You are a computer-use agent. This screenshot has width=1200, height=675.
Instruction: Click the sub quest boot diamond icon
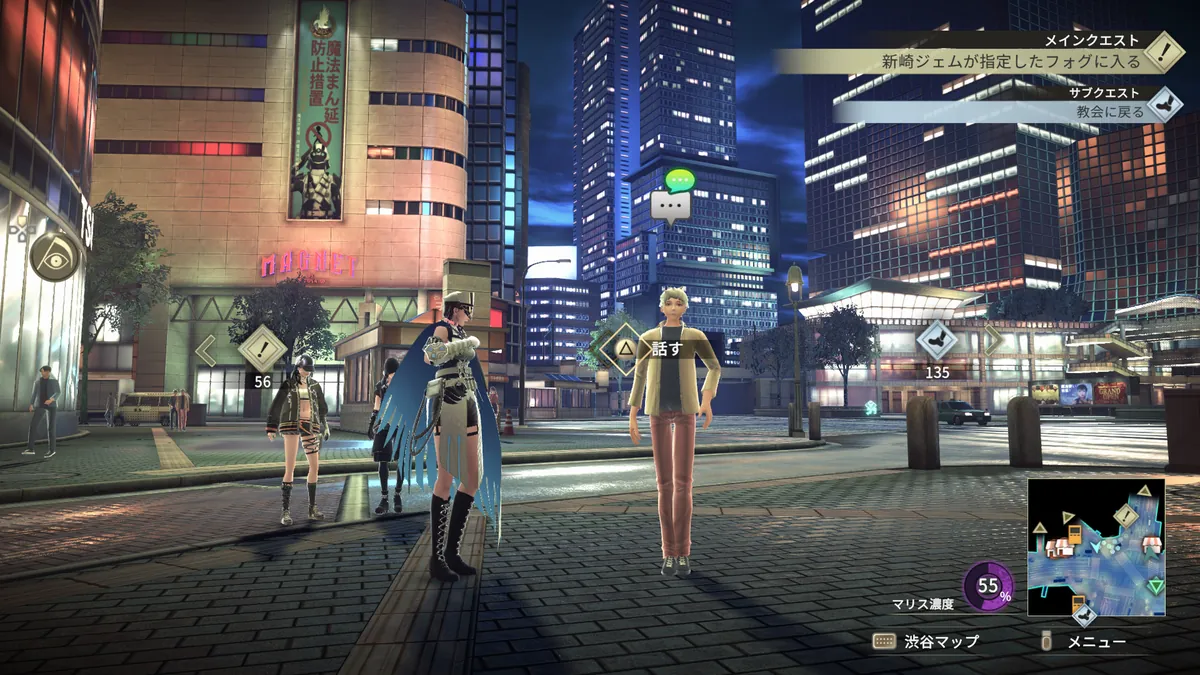point(1163,104)
